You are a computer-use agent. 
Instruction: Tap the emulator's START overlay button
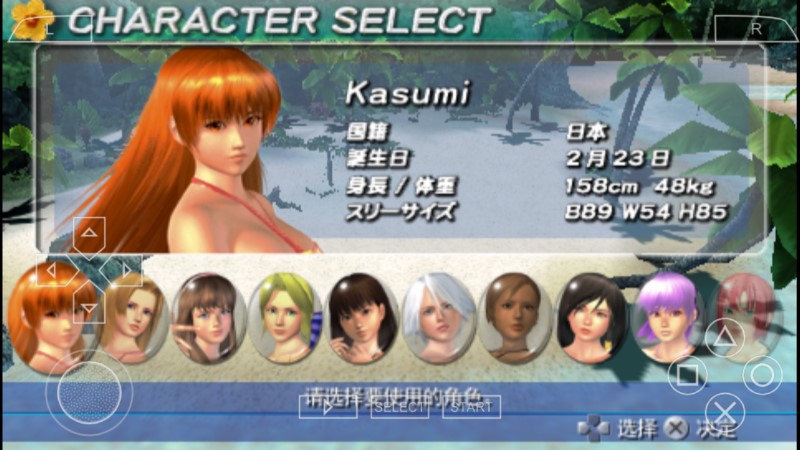coord(471,407)
